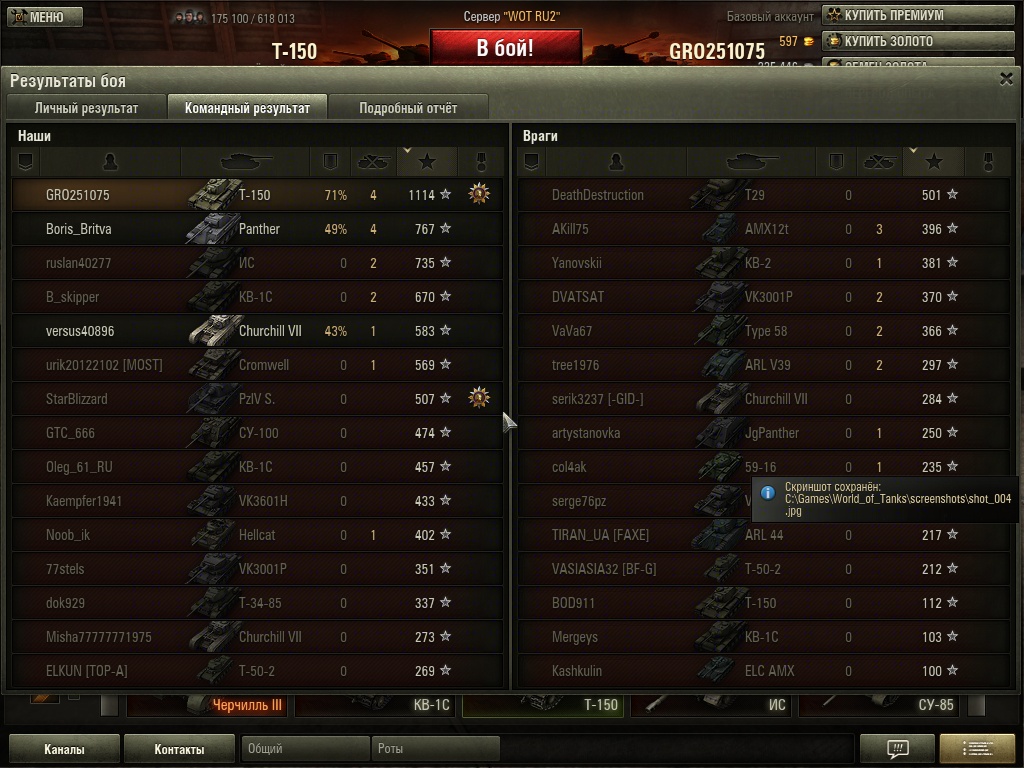Switch to Общий chat tab
Screen dimensions: 1024x768
click(x=305, y=748)
